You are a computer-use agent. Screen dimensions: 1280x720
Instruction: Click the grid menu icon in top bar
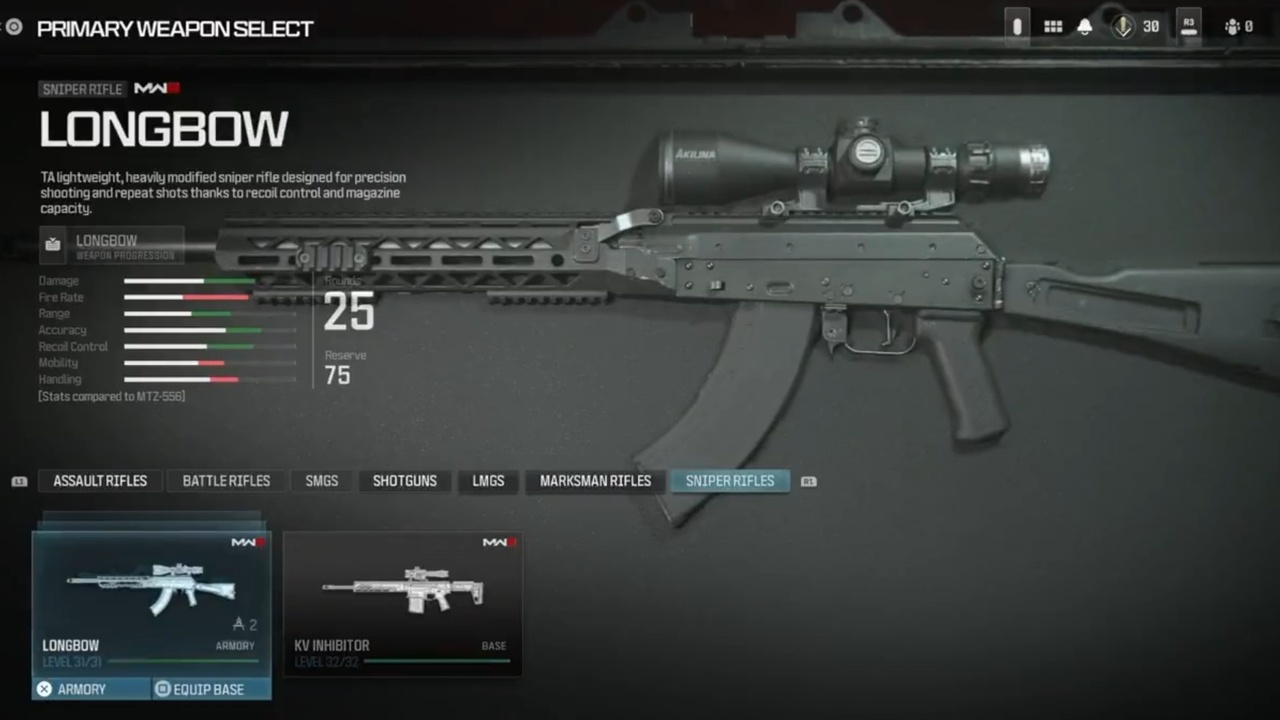click(x=1052, y=26)
